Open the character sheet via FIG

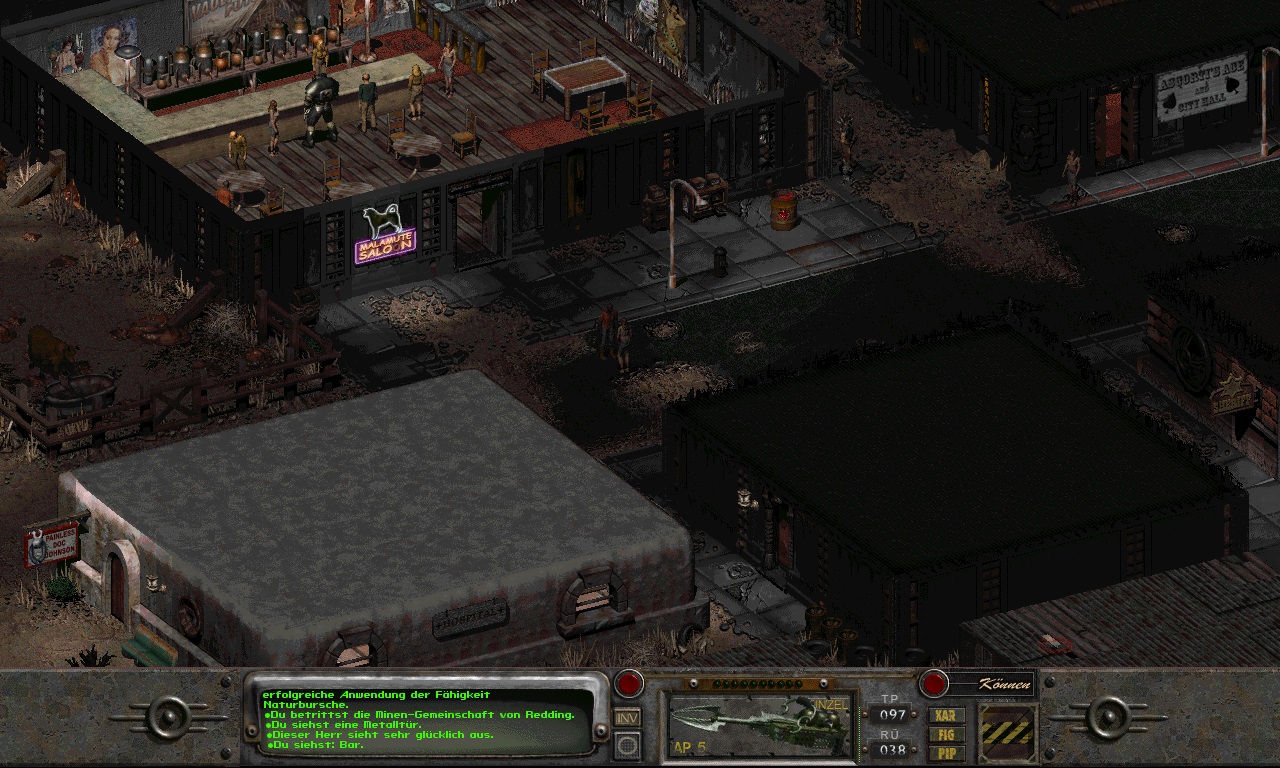pyautogui.click(x=946, y=734)
